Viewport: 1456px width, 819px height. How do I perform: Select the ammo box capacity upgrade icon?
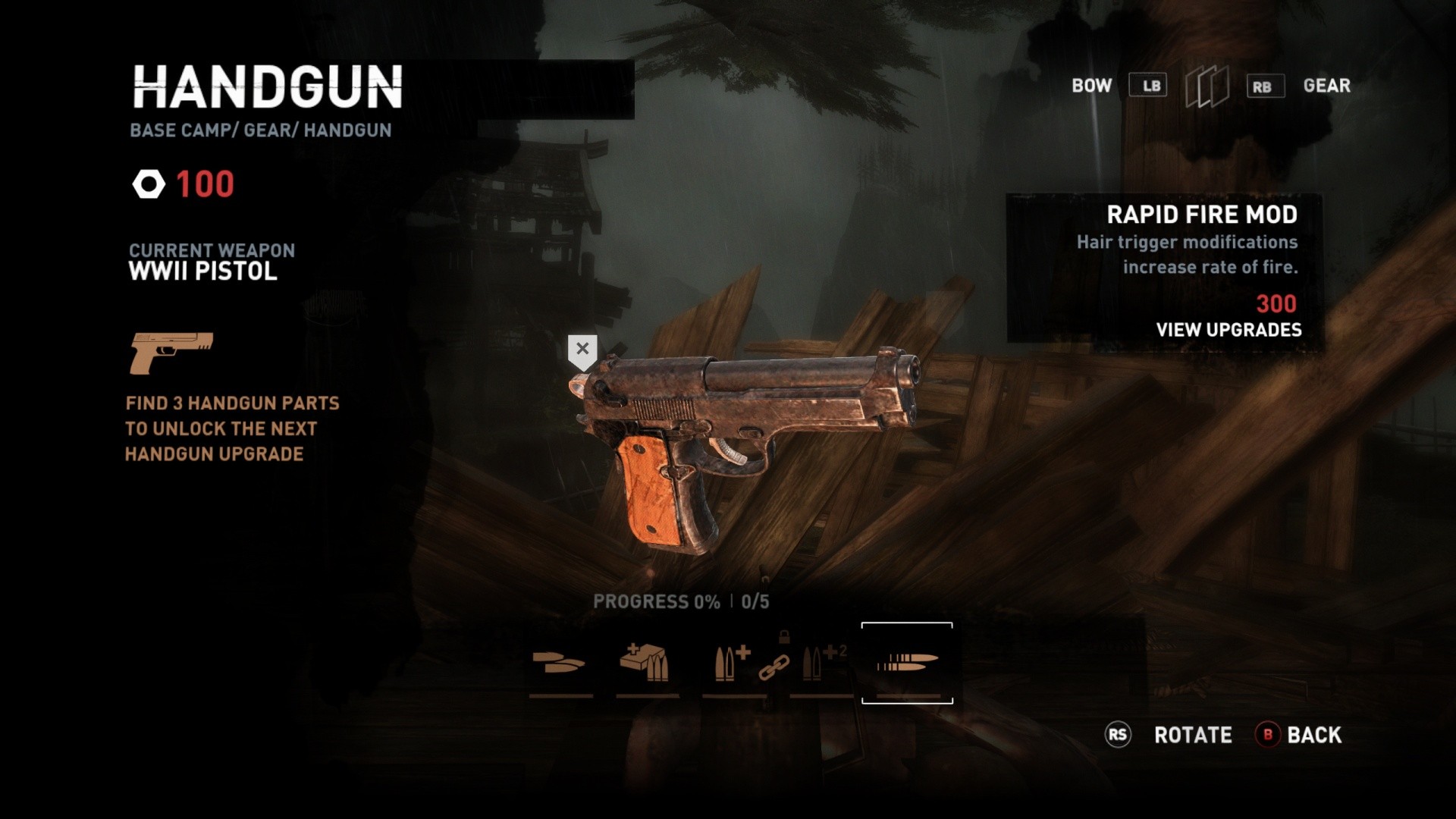(643, 661)
